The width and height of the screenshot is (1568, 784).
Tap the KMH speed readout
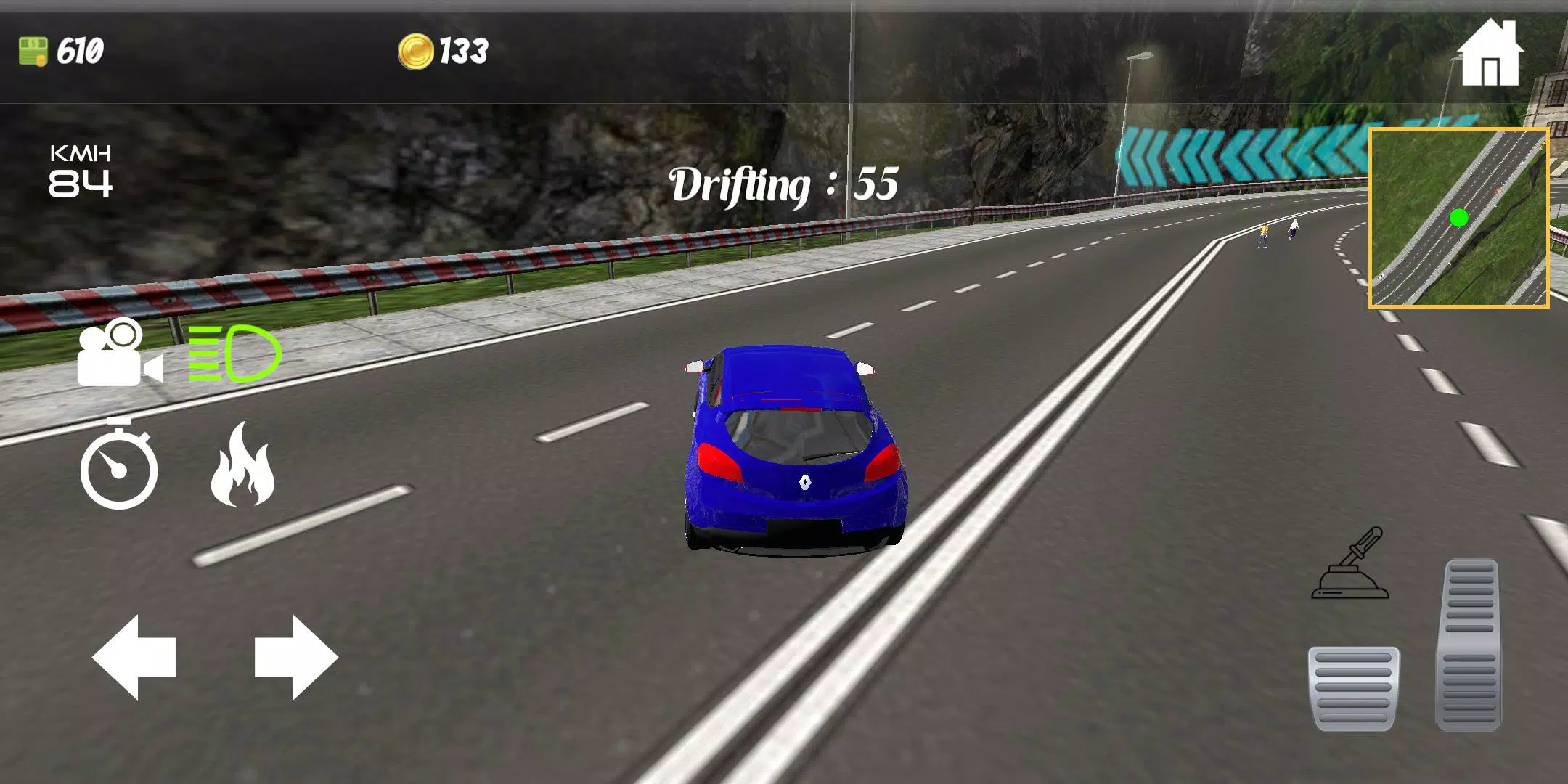[x=80, y=171]
